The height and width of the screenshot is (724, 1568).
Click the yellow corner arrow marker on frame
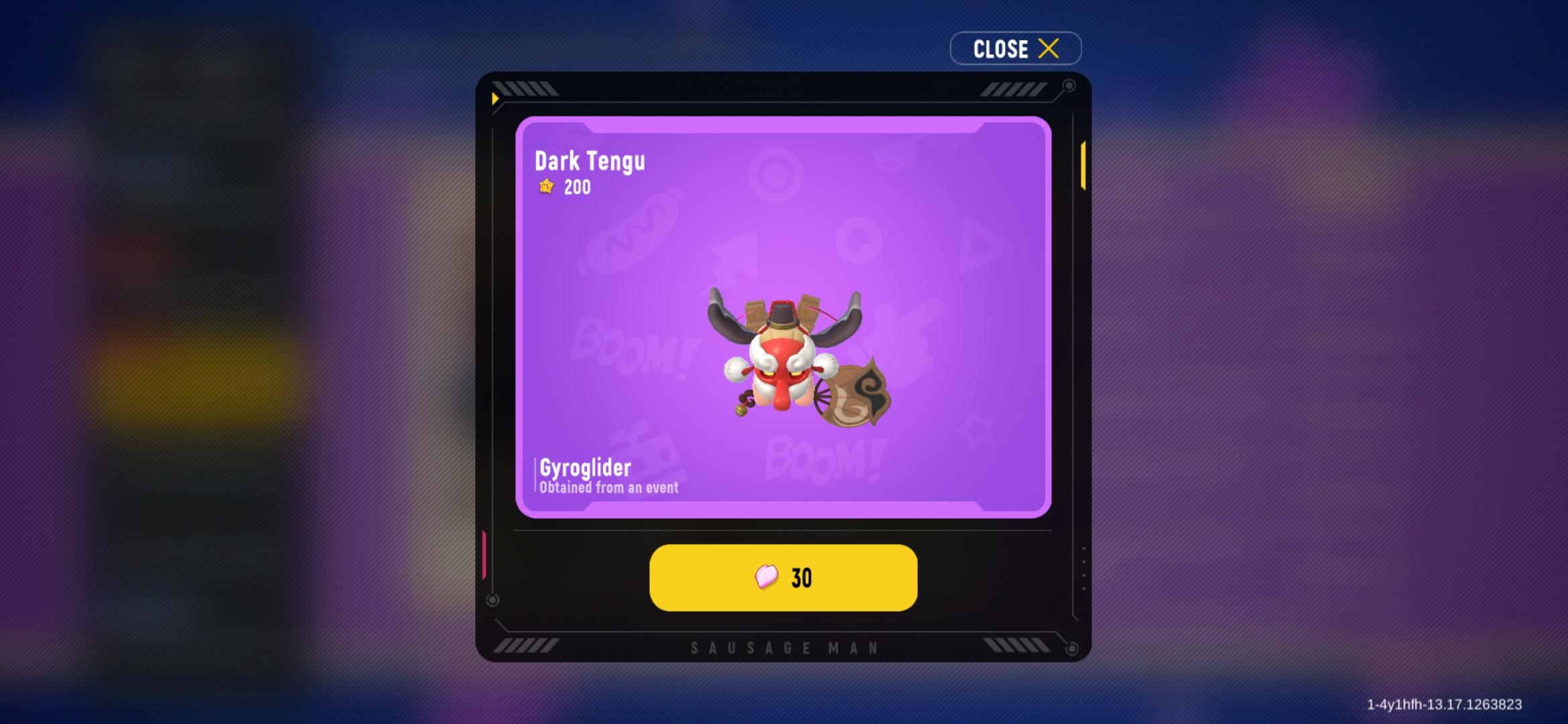click(494, 98)
